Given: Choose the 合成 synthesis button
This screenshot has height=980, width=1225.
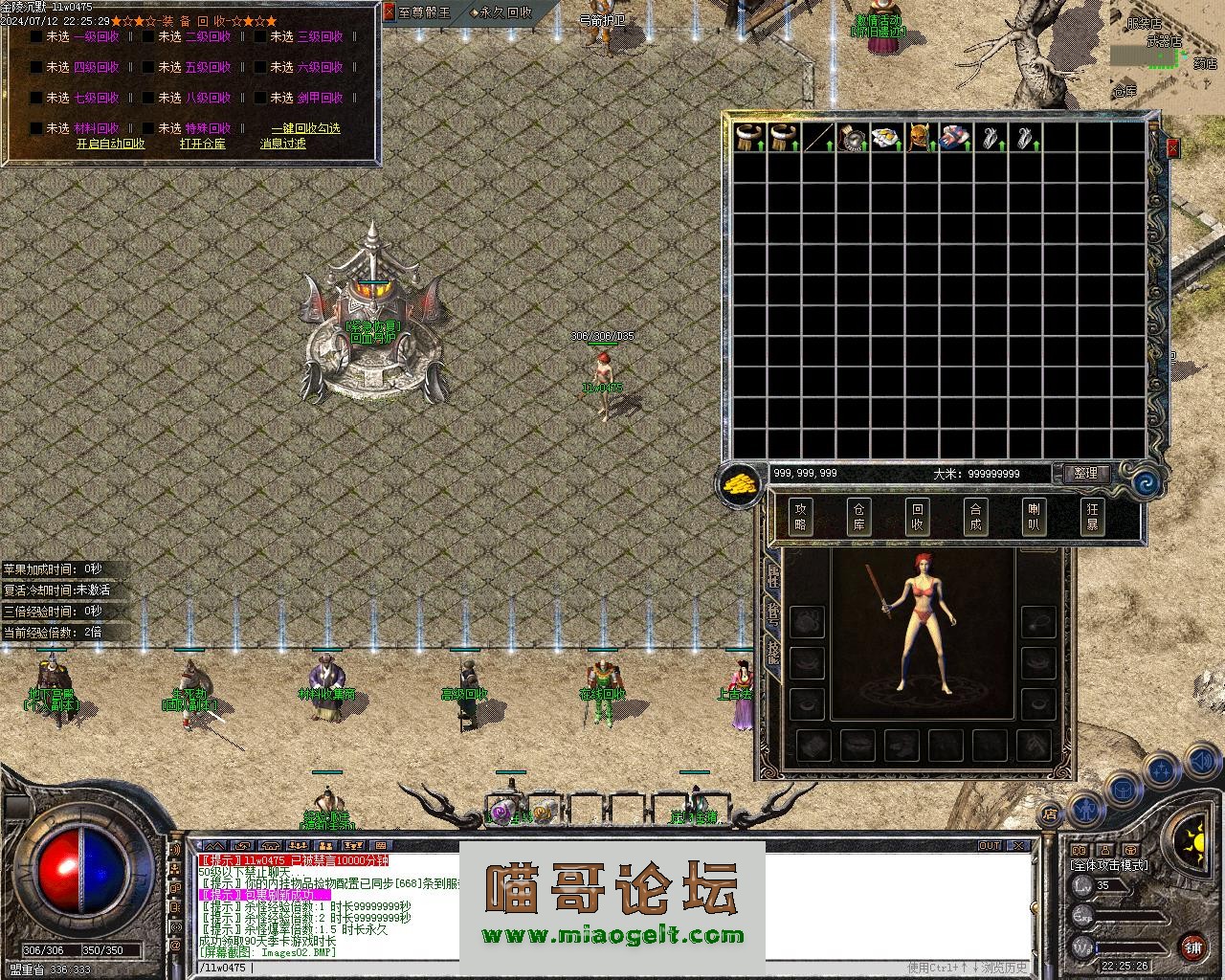Looking at the screenshot, I should pyautogui.click(x=974, y=517).
